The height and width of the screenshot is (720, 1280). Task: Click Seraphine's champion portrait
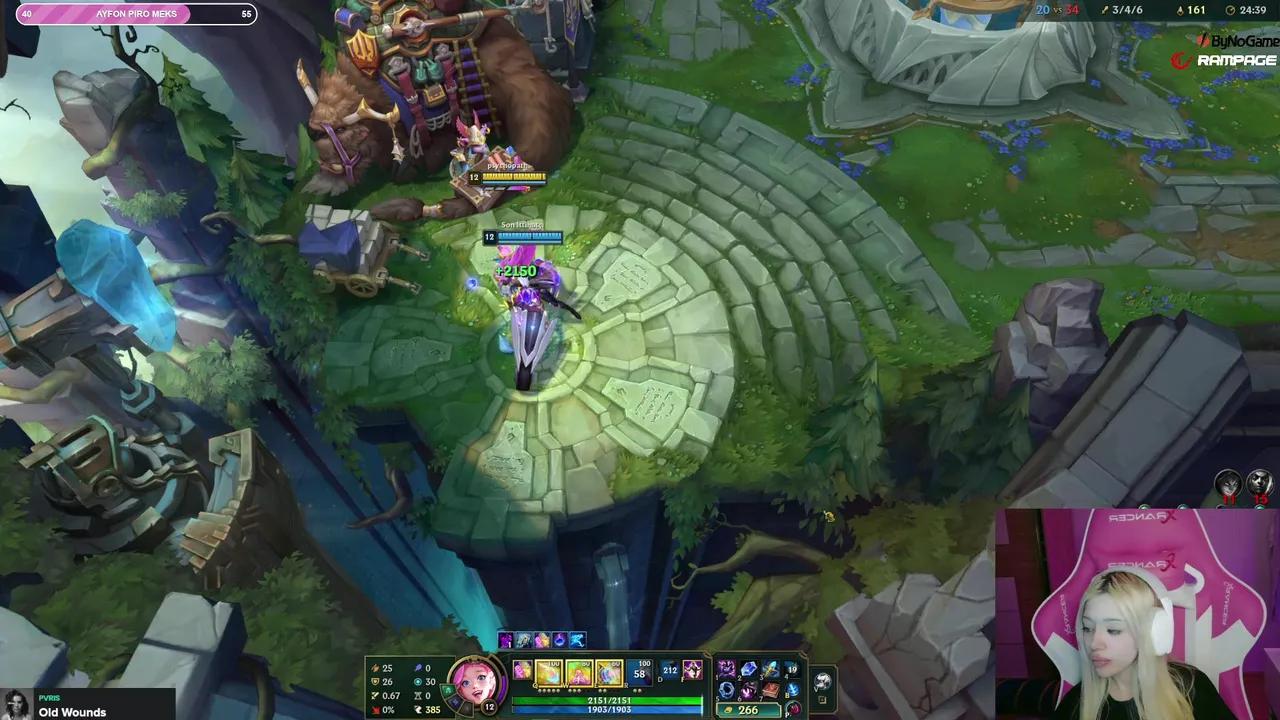[x=480, y=682]
